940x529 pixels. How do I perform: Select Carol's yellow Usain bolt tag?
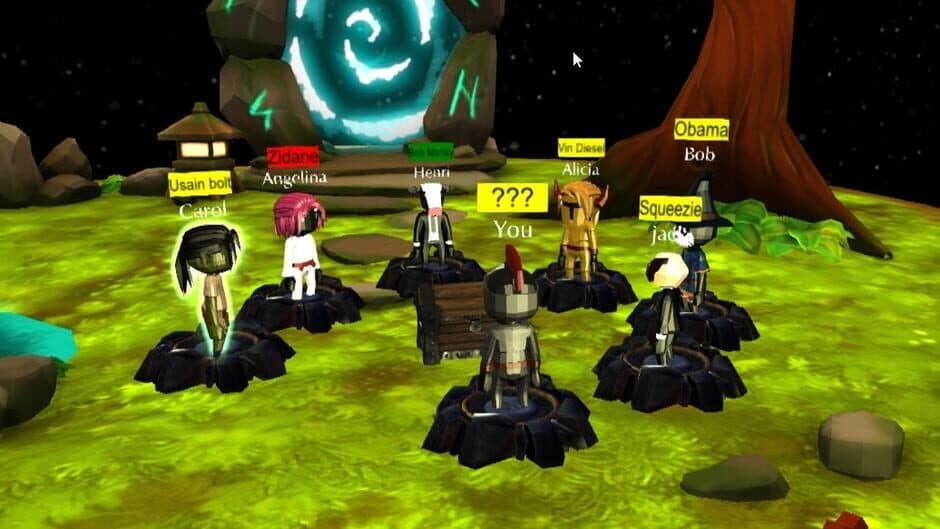pos(200,185)
